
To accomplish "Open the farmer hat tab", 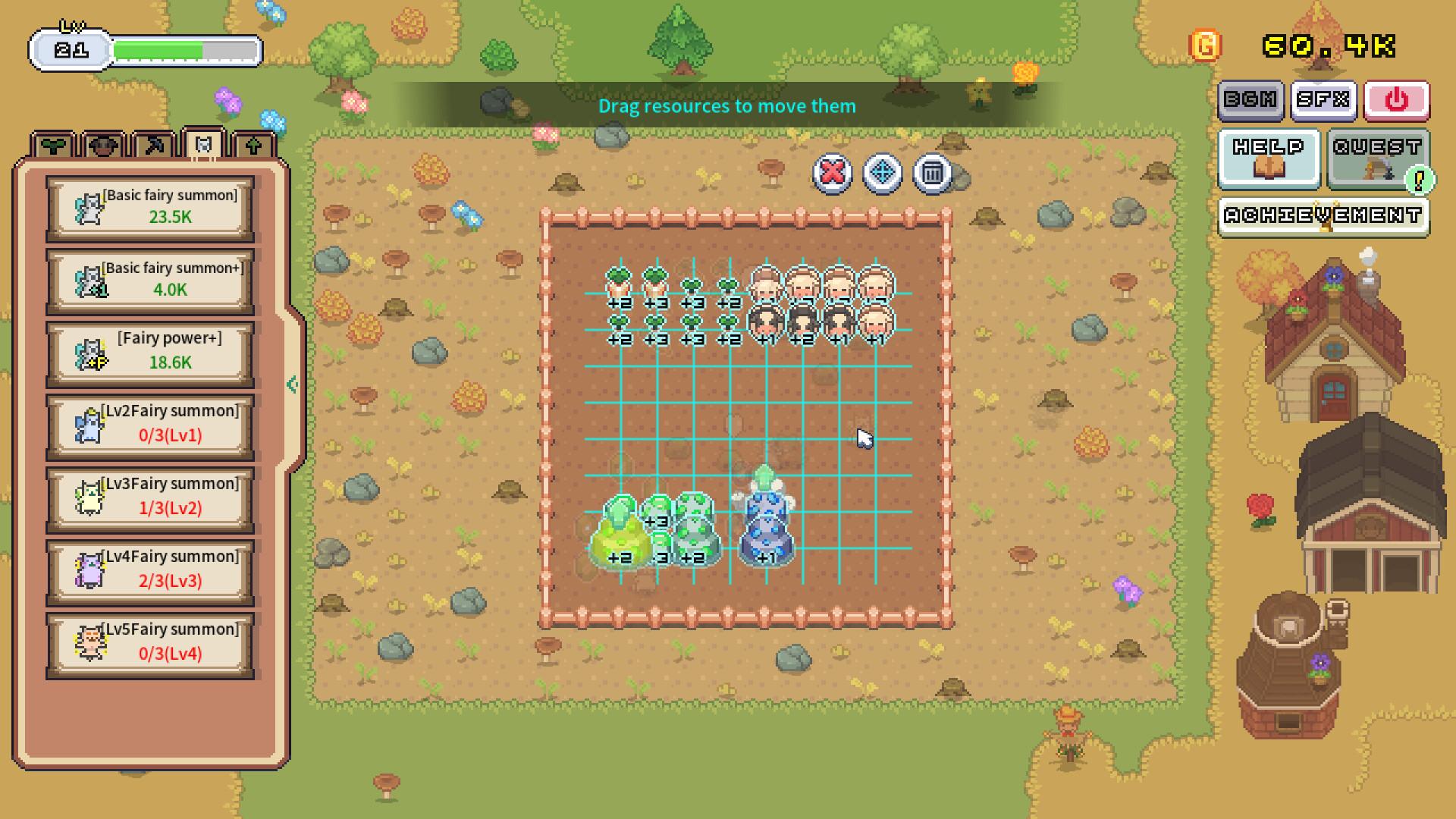I will coord(101,144).
